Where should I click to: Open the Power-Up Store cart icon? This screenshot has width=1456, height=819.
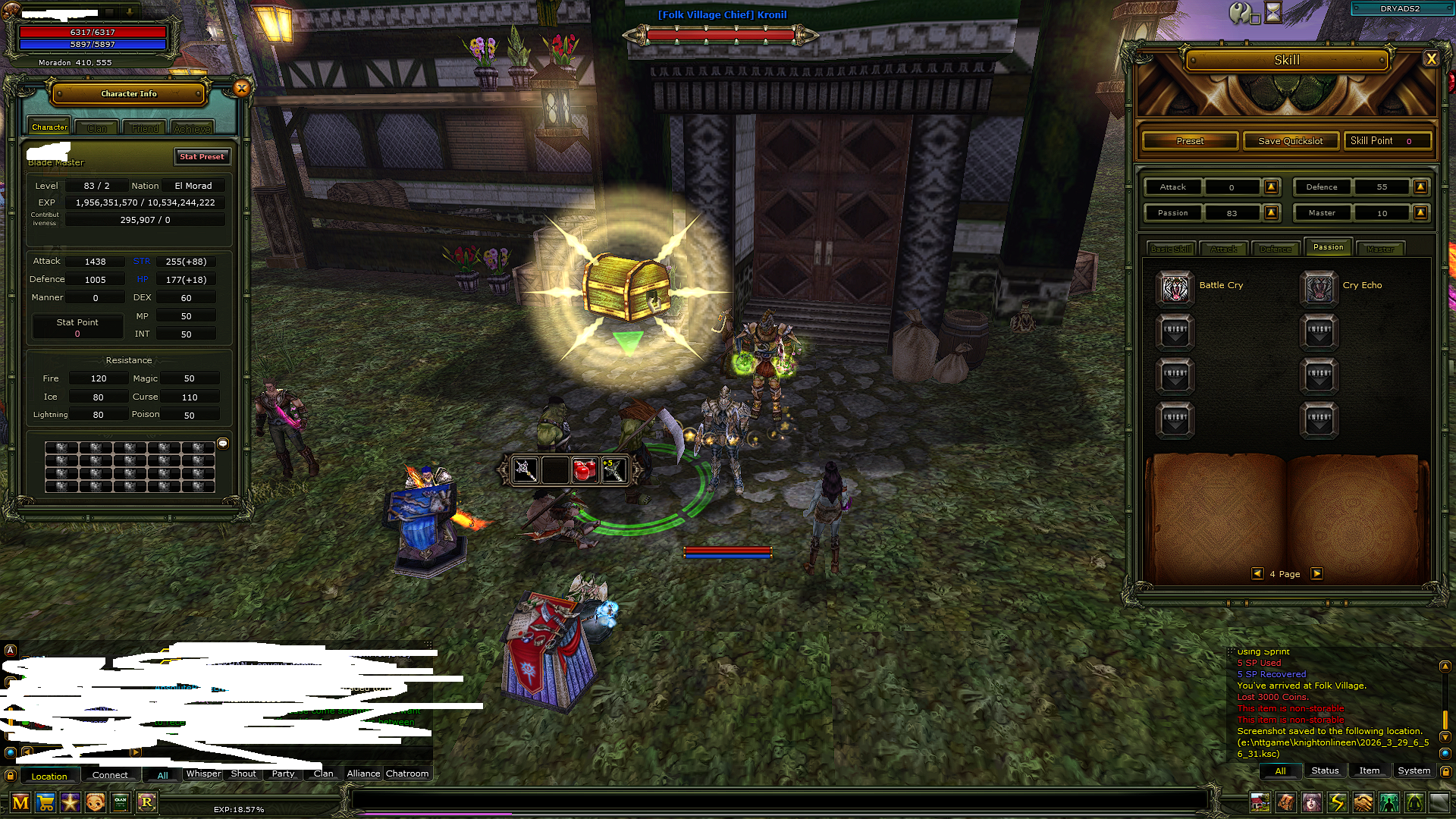[x=45, y=802]
